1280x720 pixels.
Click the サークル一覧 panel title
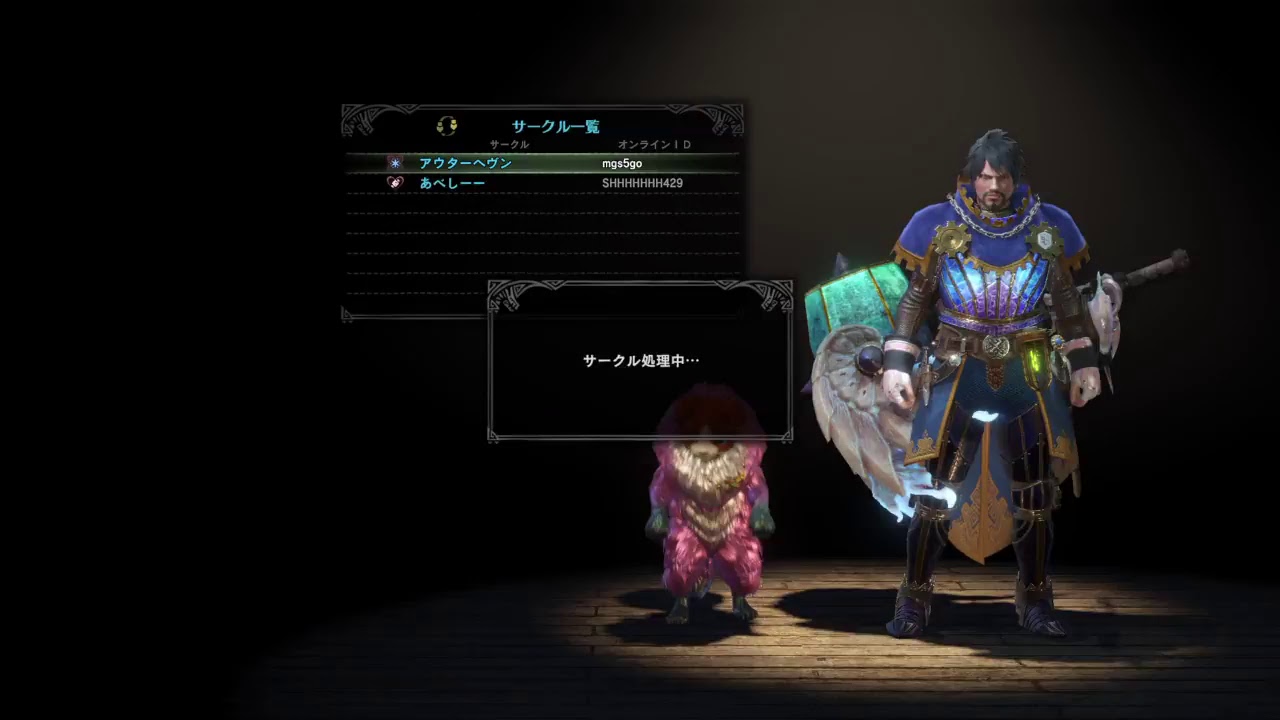pos(555,126)
